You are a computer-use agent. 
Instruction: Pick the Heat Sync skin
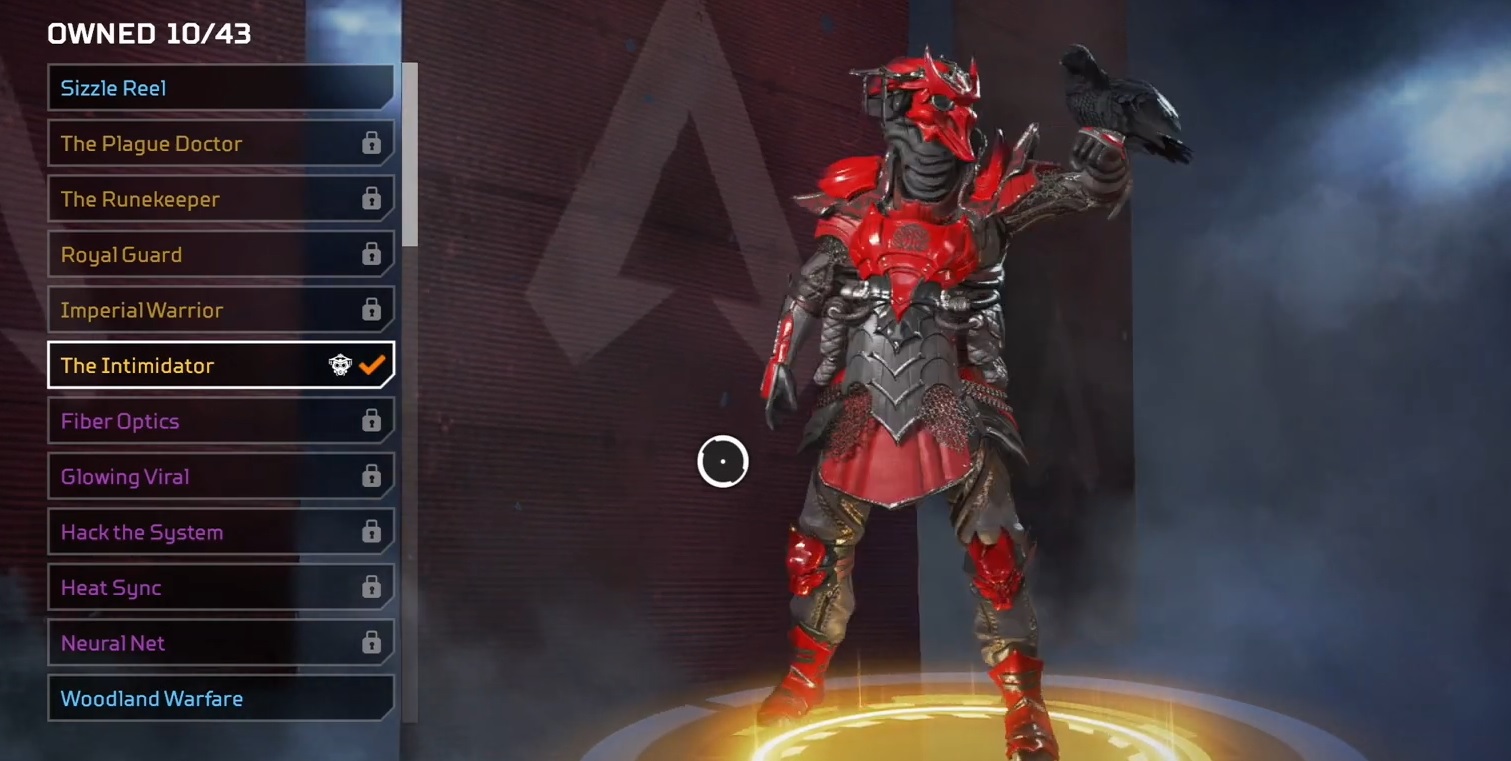coord(220,588)
